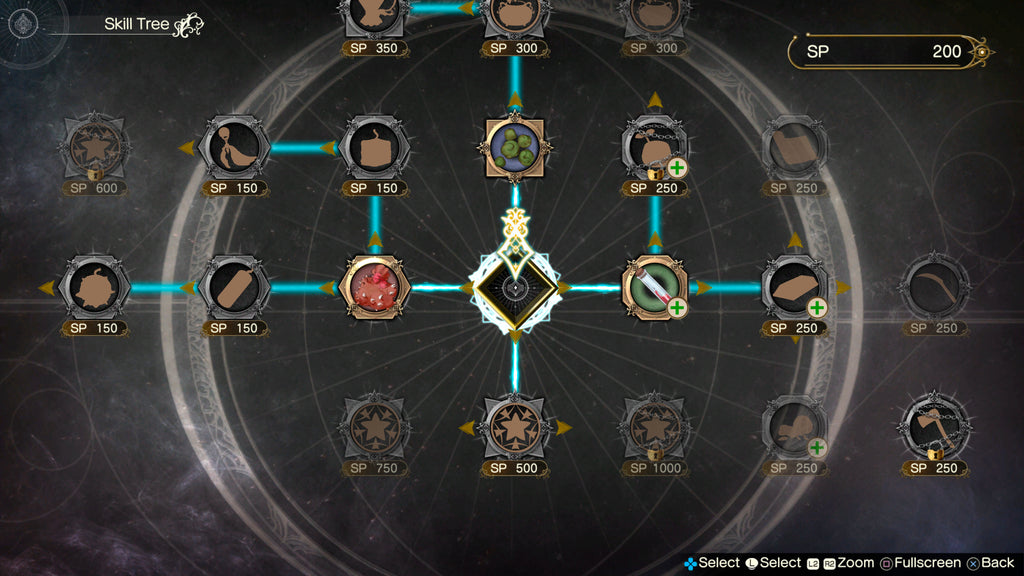Image resolution: width=1024 pixels, height=576 pixels.
Task: Select the locked SP 1000 star node
Action: click(655, 428)
